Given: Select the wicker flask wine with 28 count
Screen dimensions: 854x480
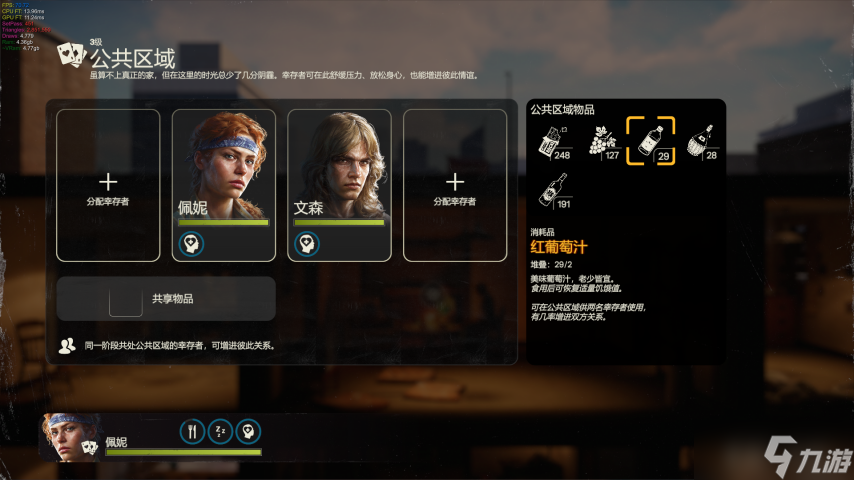Looking at the screenshot, I should pyautogui.click(x=702, y=141).
